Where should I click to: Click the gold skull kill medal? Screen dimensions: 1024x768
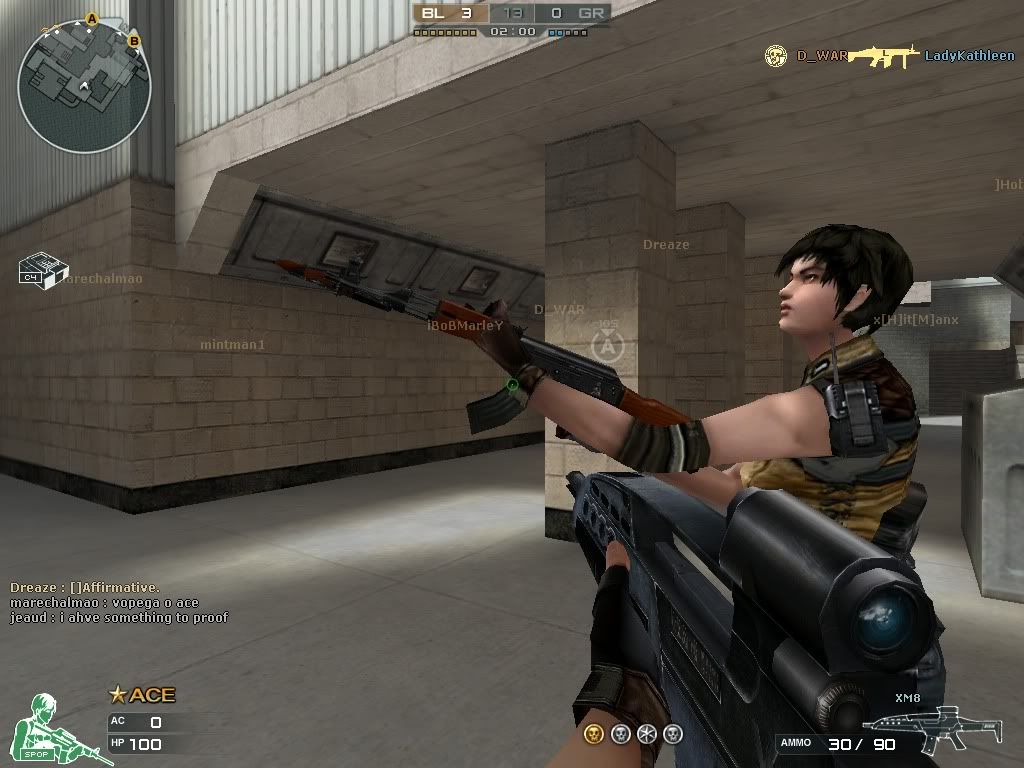(x=594, y=734)
